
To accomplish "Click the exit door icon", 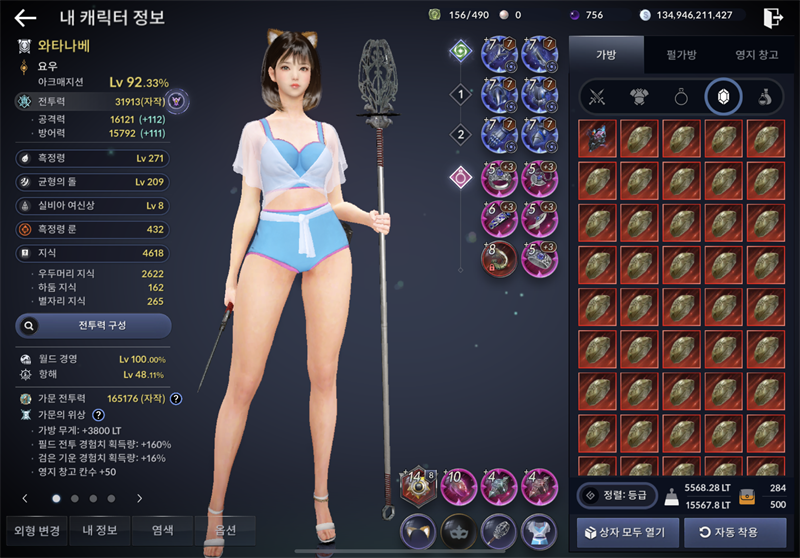I will click(772, 17).
